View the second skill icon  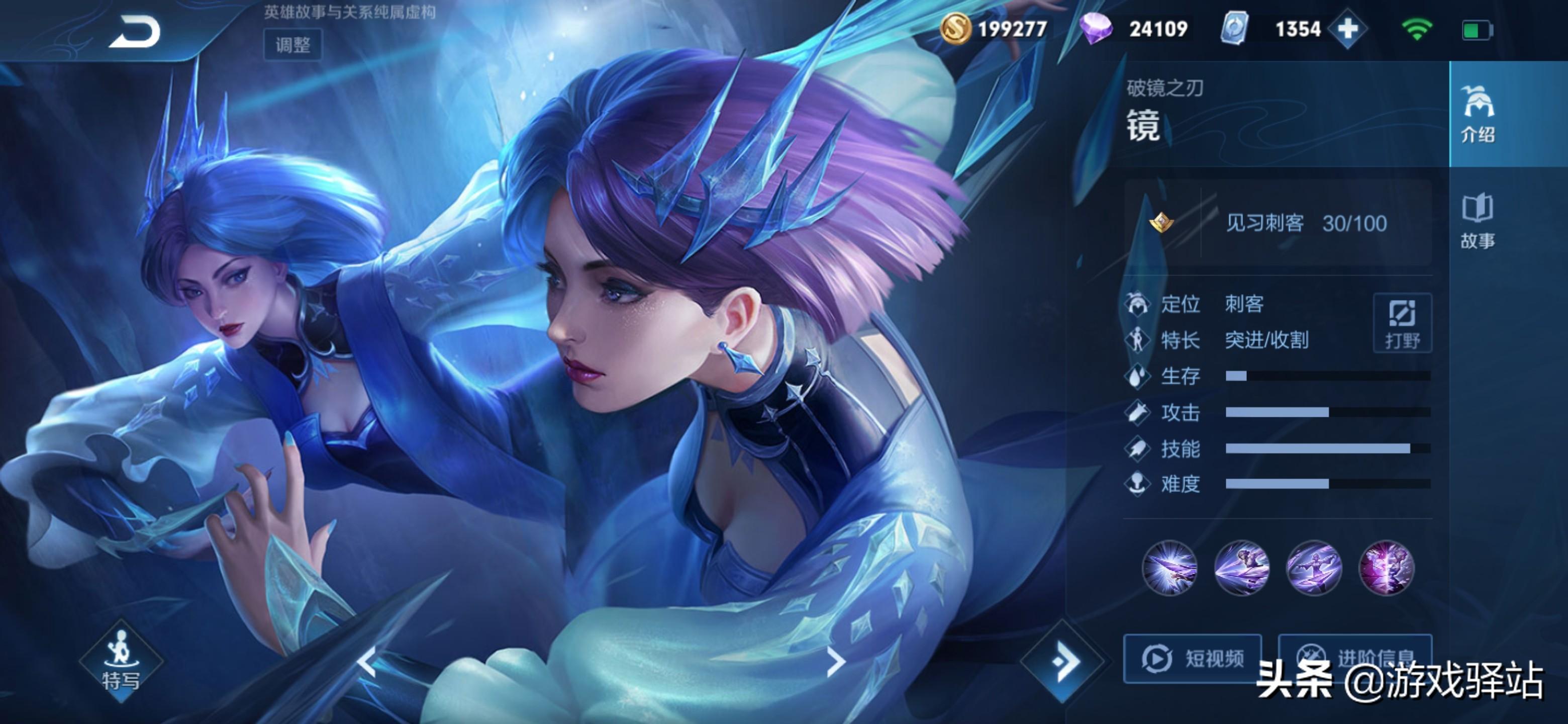pos(1242,568)
